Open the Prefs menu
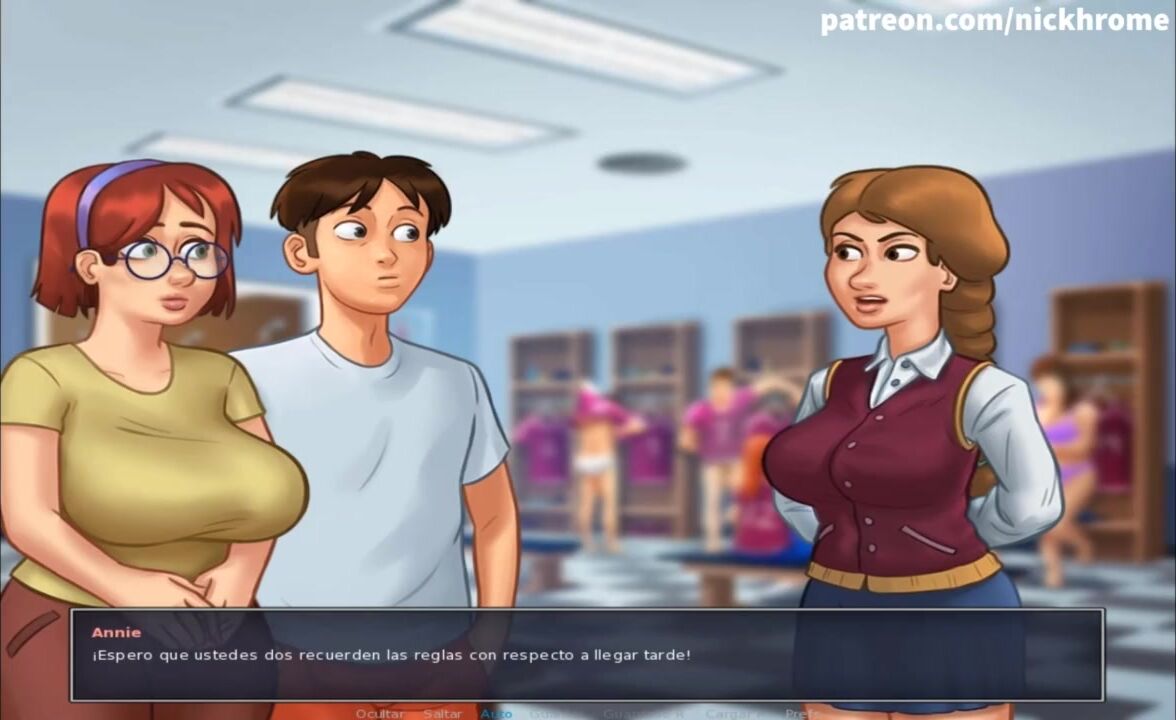This screenshot has width=1176, height=720. coord(801,713)
